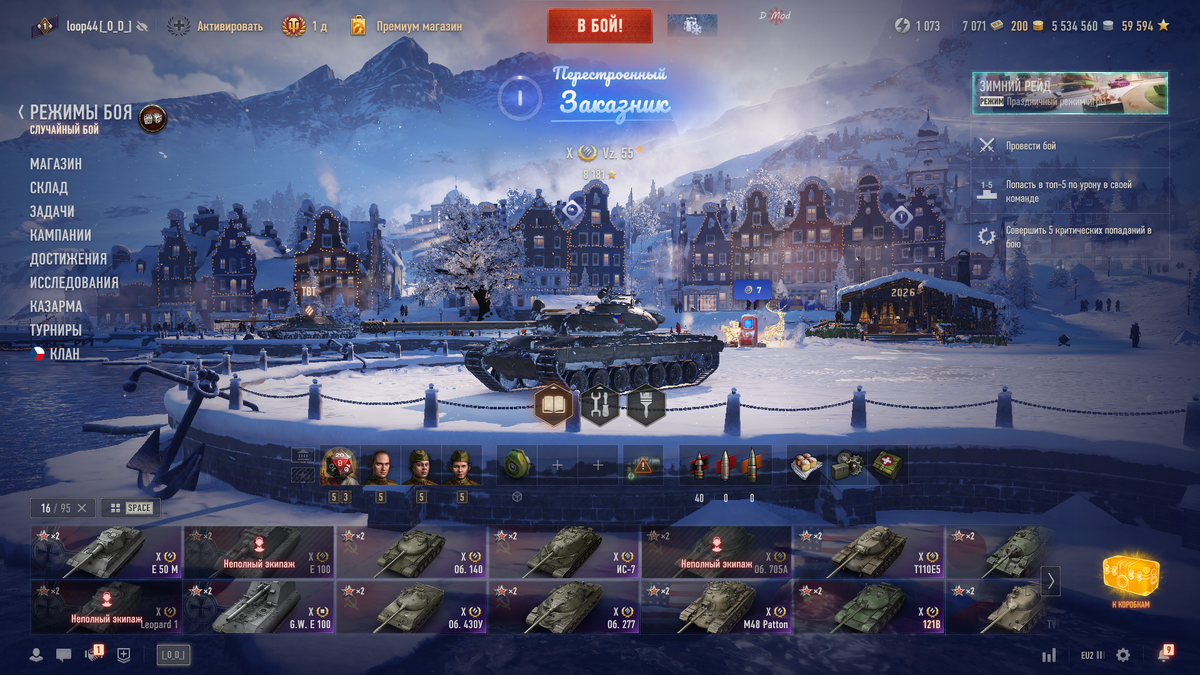Open Исследования (research tree)
Viewport: 1200px width, 675px height.
[74, 283]
